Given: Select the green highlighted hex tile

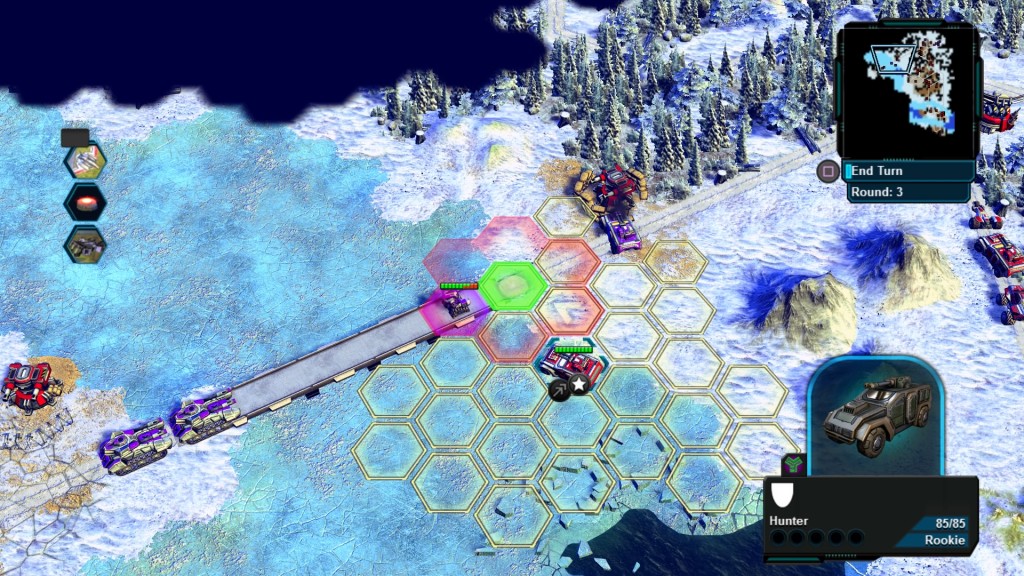Looking at the screenshot, I should click(x=513, y=286).
